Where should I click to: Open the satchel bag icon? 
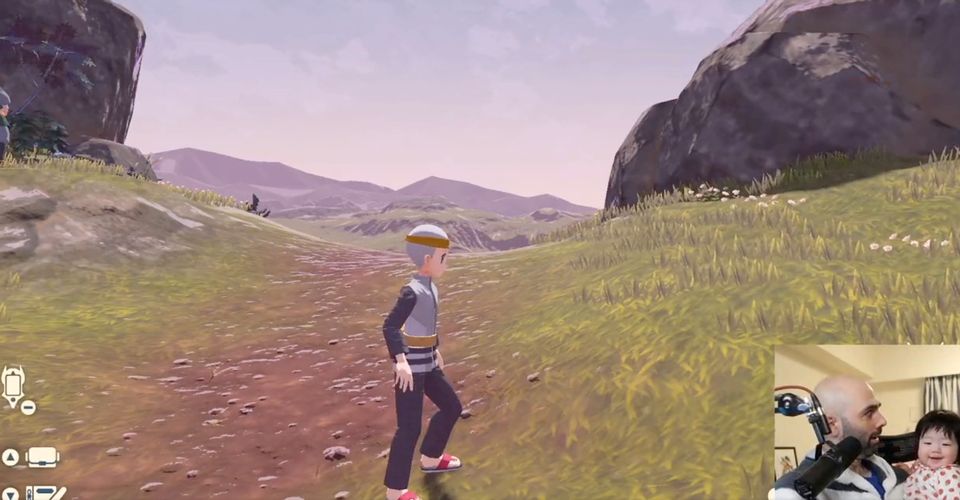click(x=42, y=457)
